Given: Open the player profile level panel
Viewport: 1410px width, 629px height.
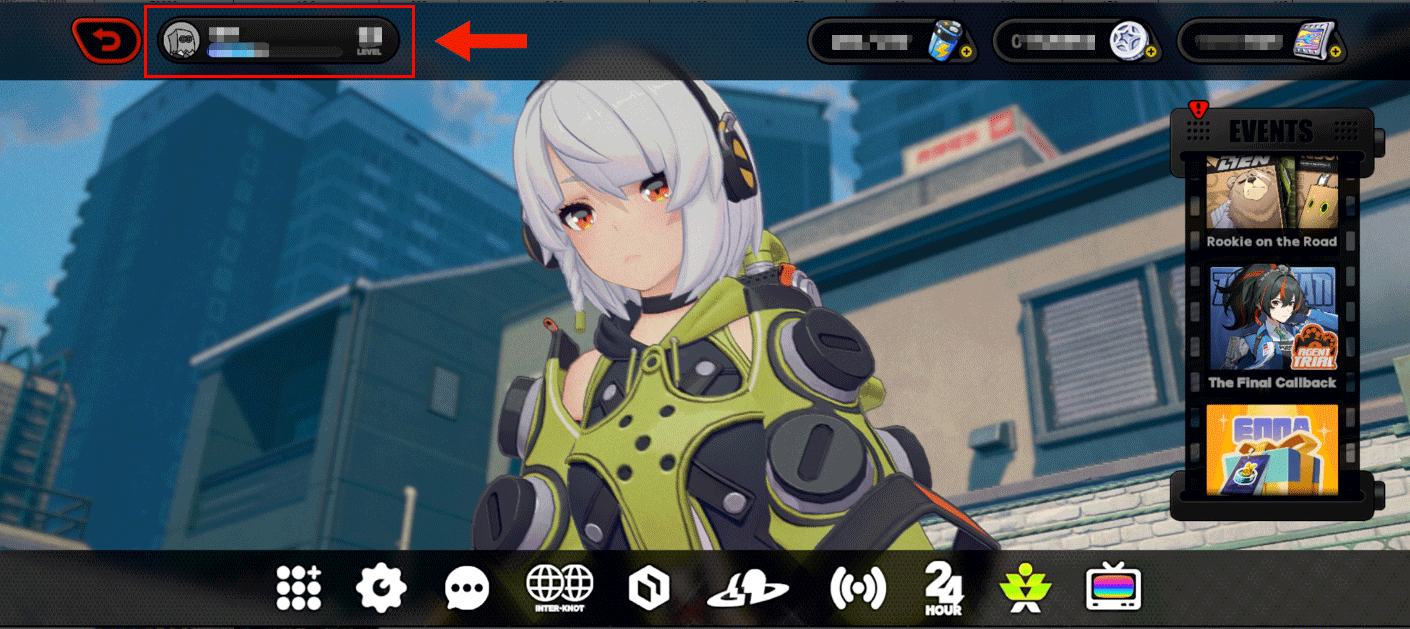Looking at the screenshot, I should click(279, 41).
